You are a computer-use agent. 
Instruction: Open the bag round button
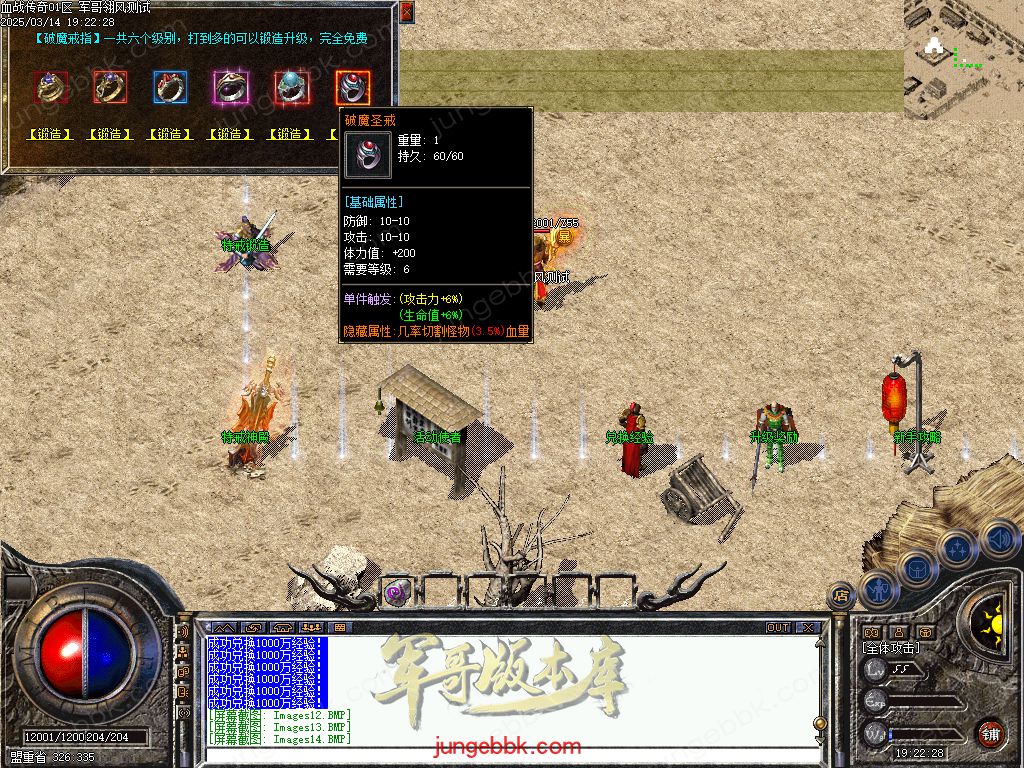pyautogui.click(x=916, y=569)
